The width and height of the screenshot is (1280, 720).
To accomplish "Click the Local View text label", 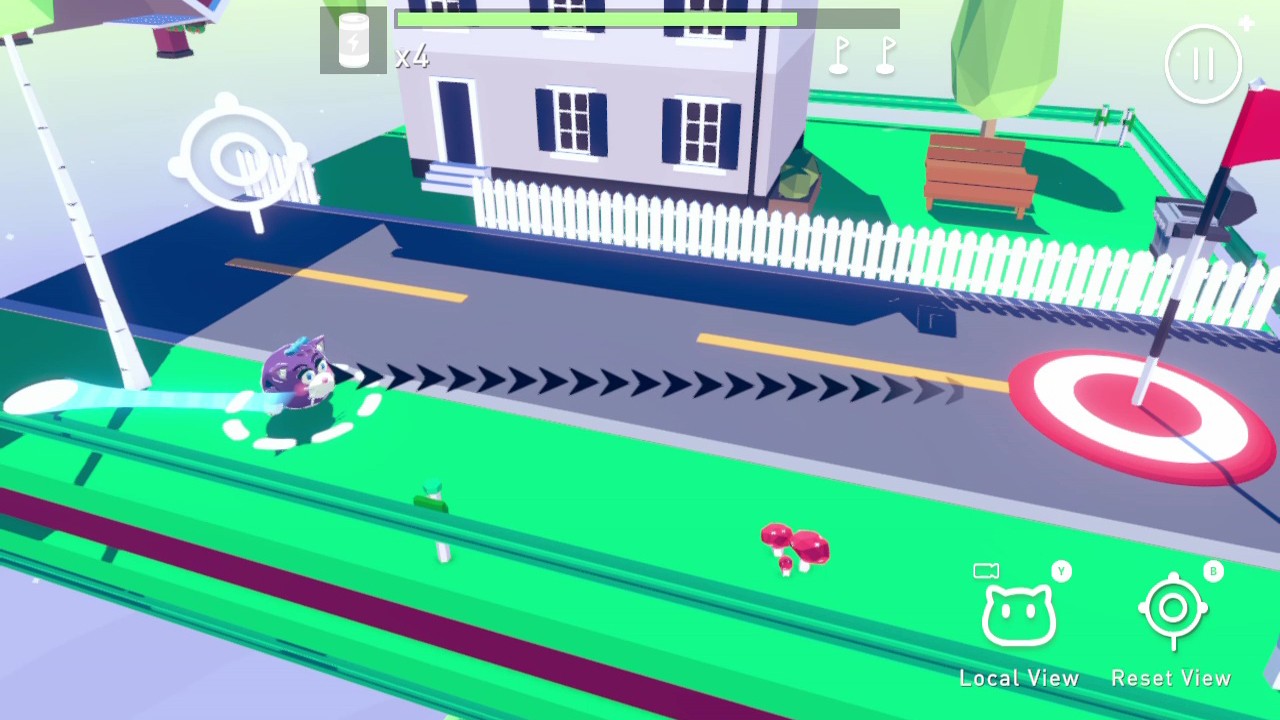I will point(1019,677).
